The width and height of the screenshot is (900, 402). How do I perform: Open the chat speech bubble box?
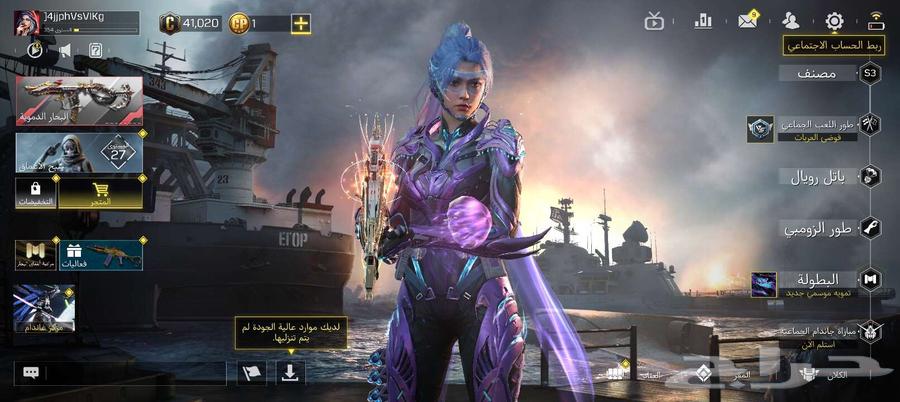[31, 373]
